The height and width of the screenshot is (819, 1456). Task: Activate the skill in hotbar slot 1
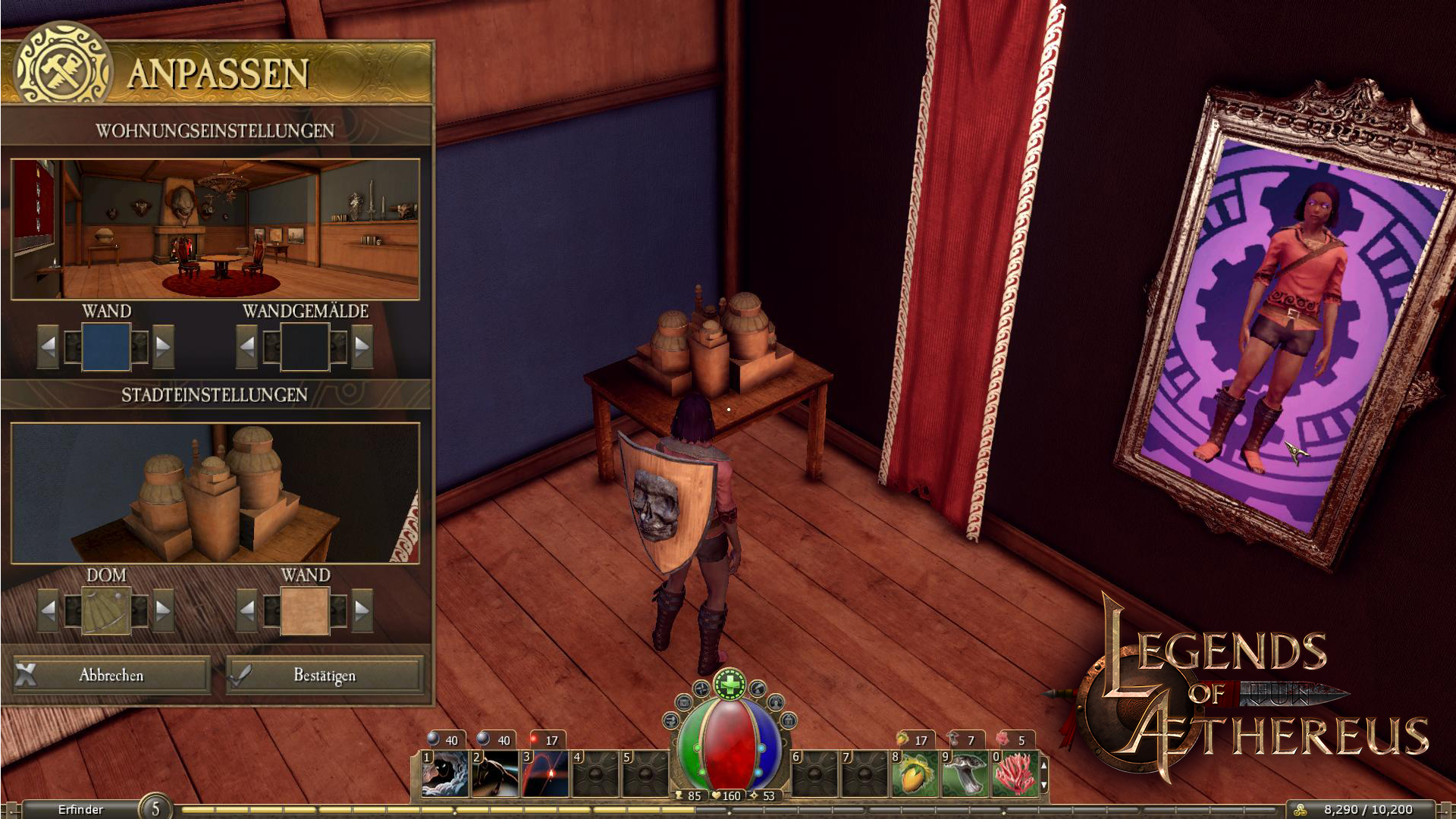click(x=445, y=773)
